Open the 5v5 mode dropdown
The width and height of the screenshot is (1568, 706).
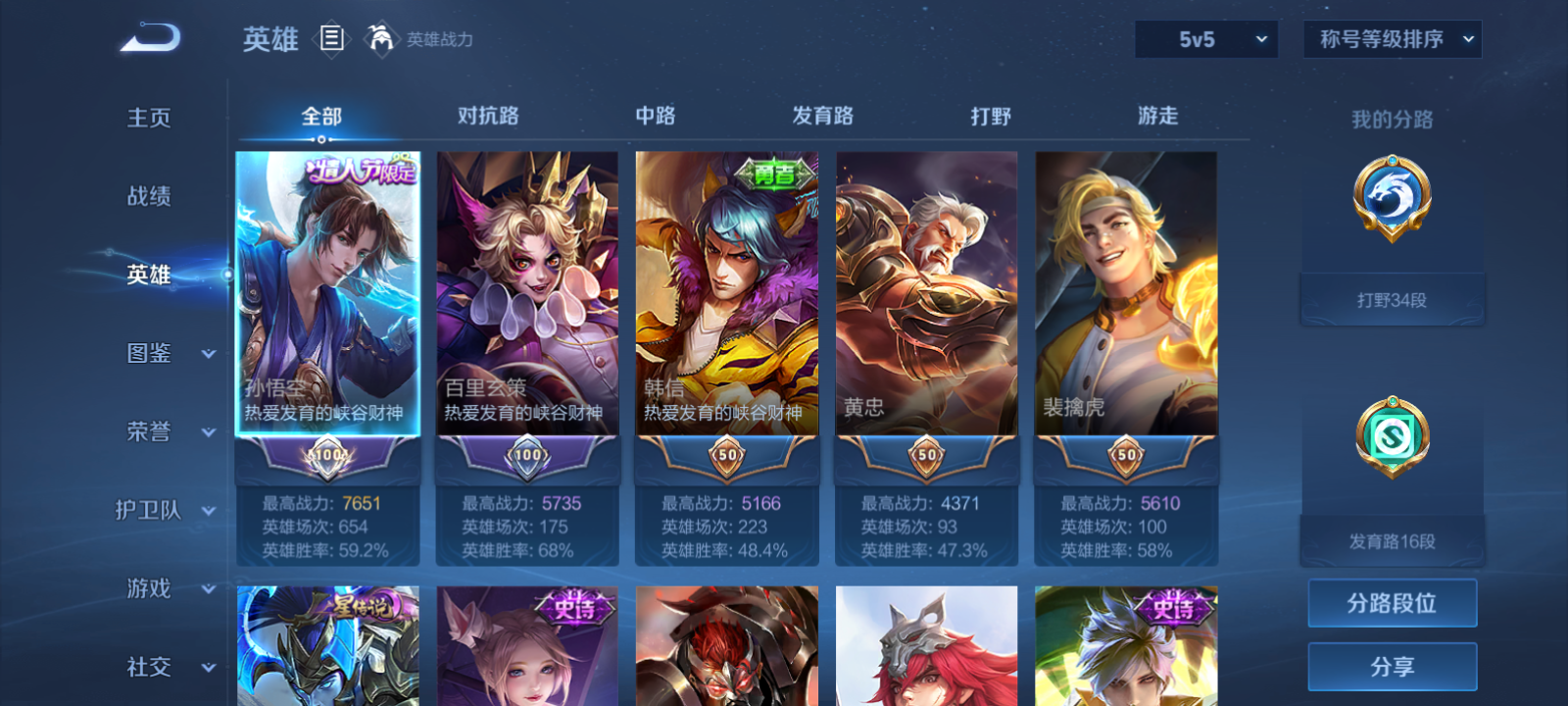click(x=1205, y=40)
